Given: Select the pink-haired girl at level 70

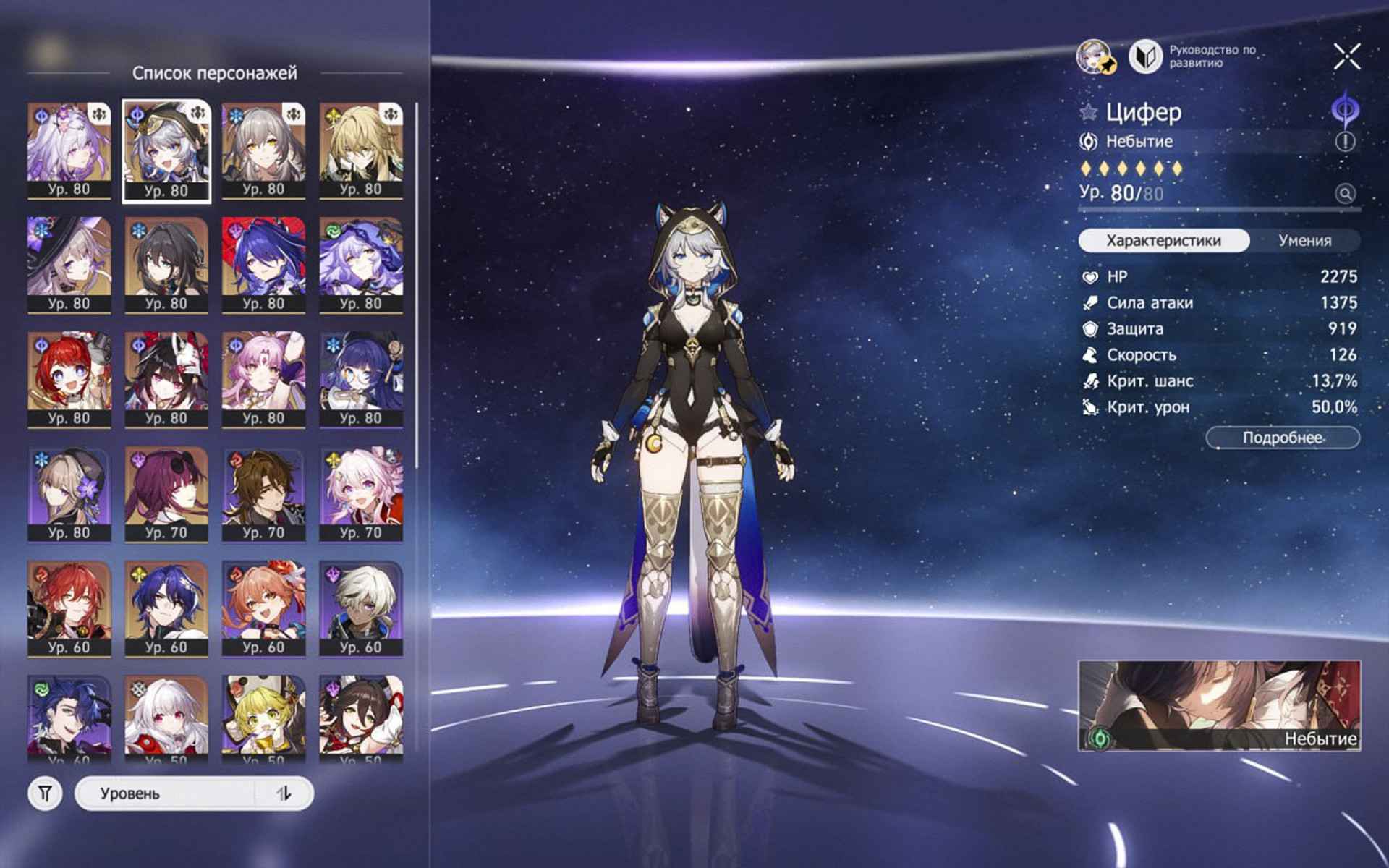Looking at the screenshot, I should click(x=360, y=493).
